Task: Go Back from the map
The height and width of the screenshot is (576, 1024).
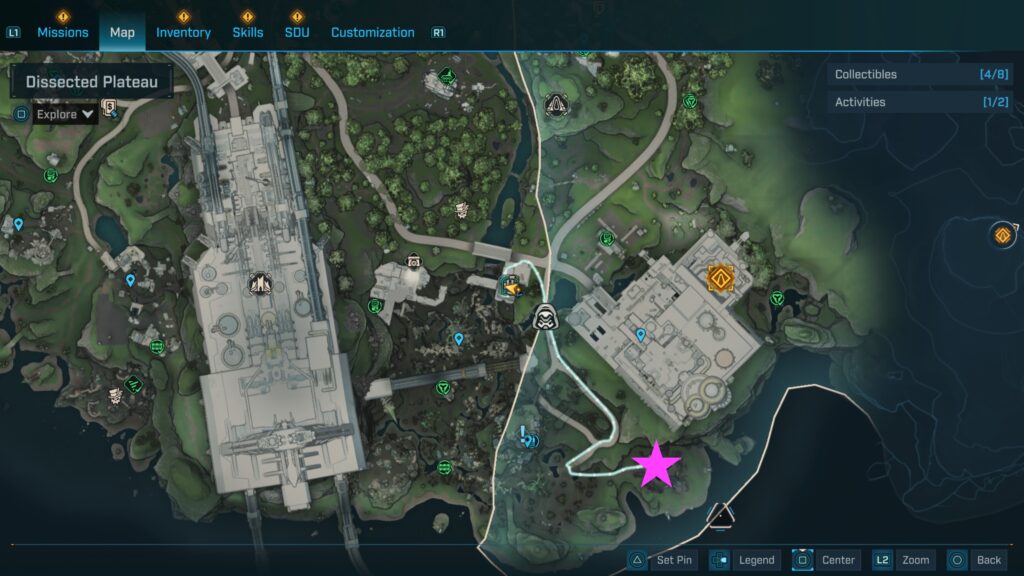Action: pos(975,560)
